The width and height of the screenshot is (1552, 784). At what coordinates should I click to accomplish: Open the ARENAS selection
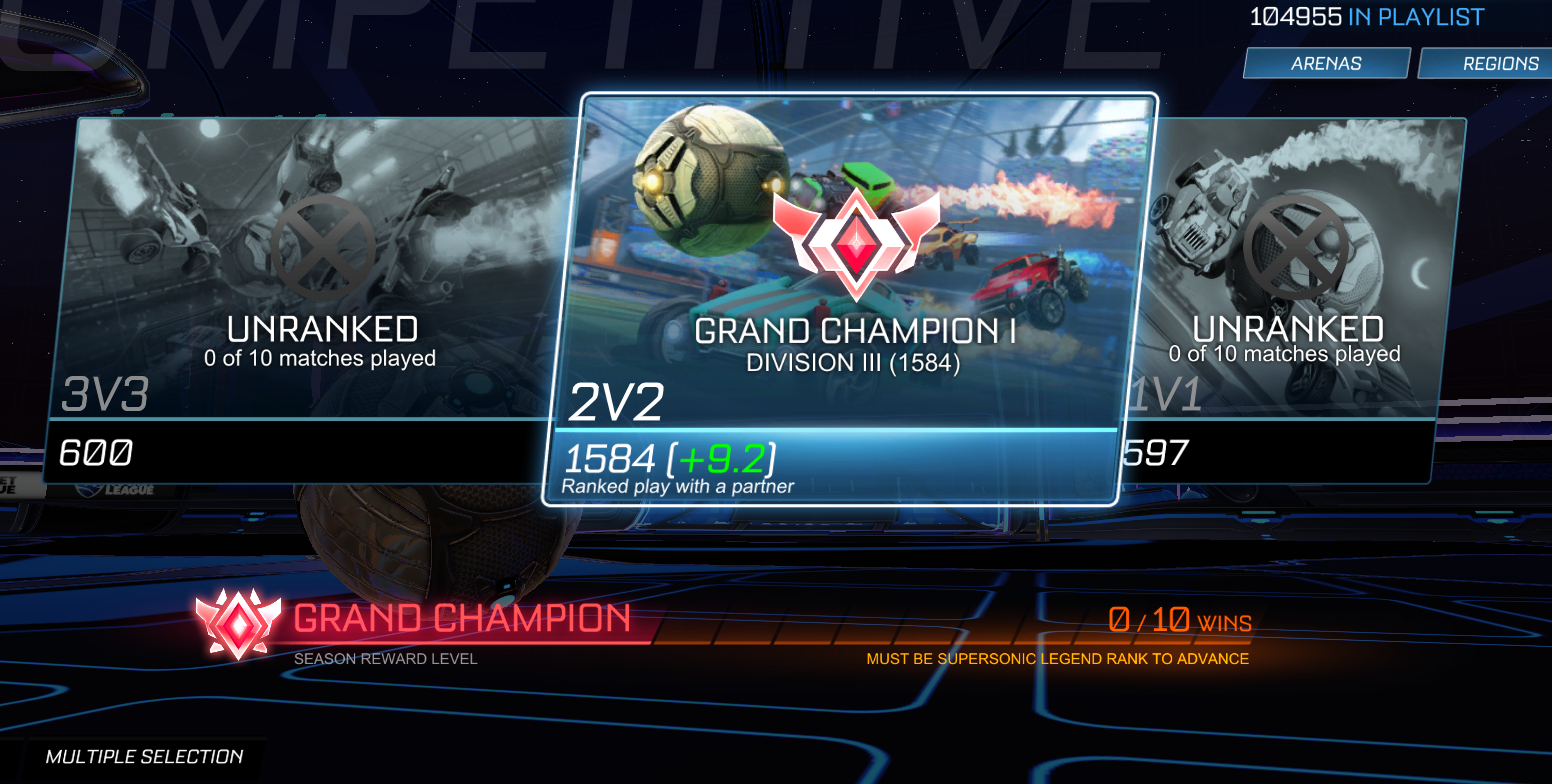click(x=1326, y=62)
